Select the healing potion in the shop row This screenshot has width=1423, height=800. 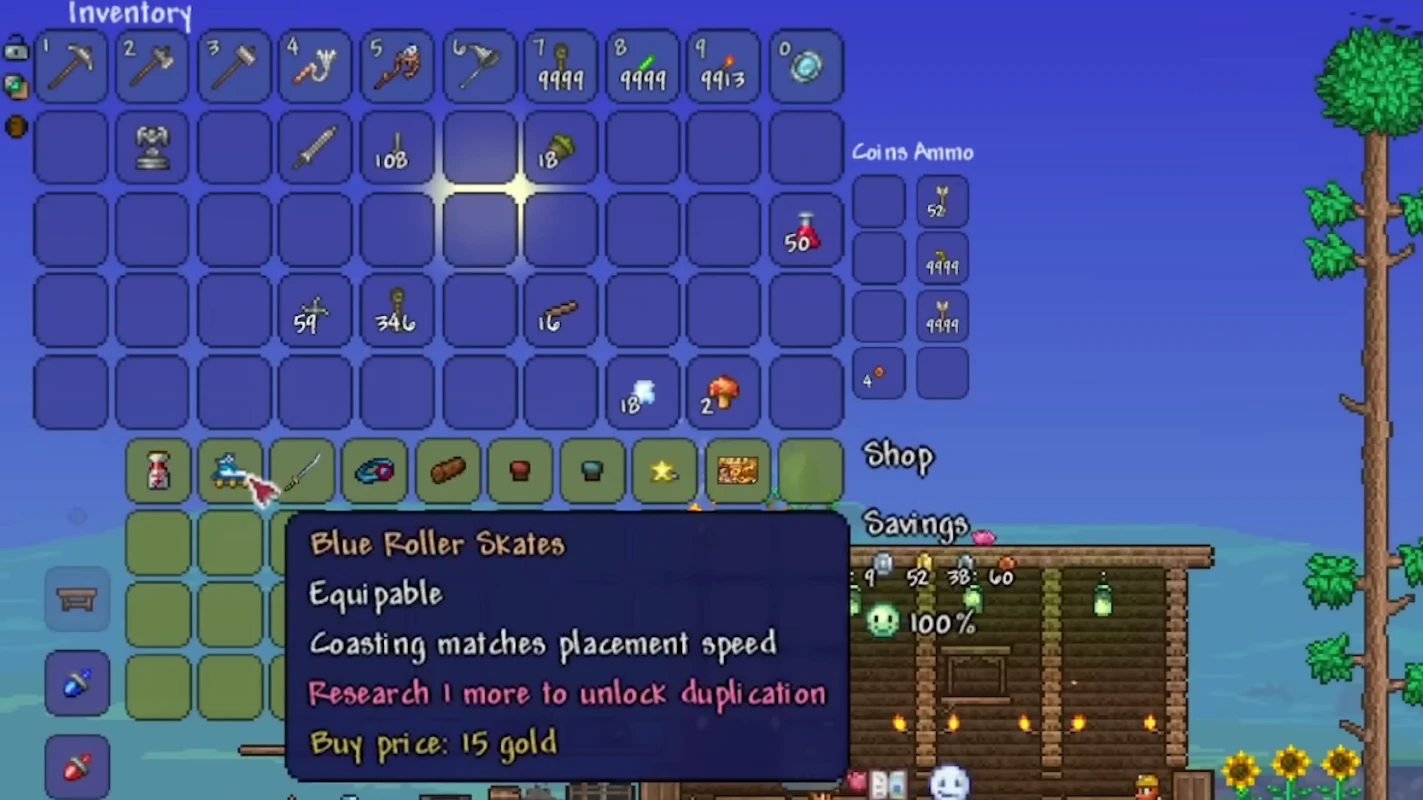click(x=158, y=471)
